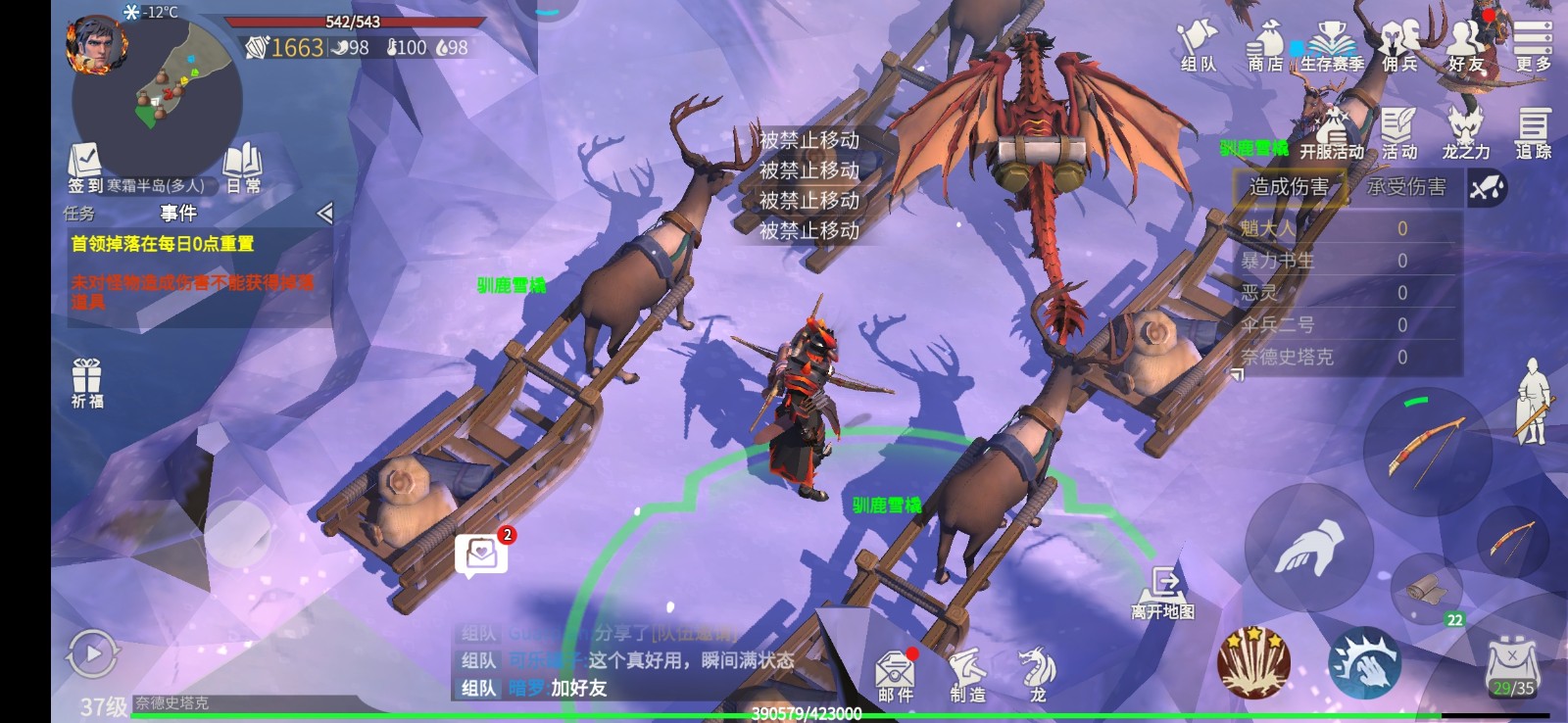The image size is (1568, 723).
Task: Switch to the 任务 quest tab
Action: [x=79, y=214]
